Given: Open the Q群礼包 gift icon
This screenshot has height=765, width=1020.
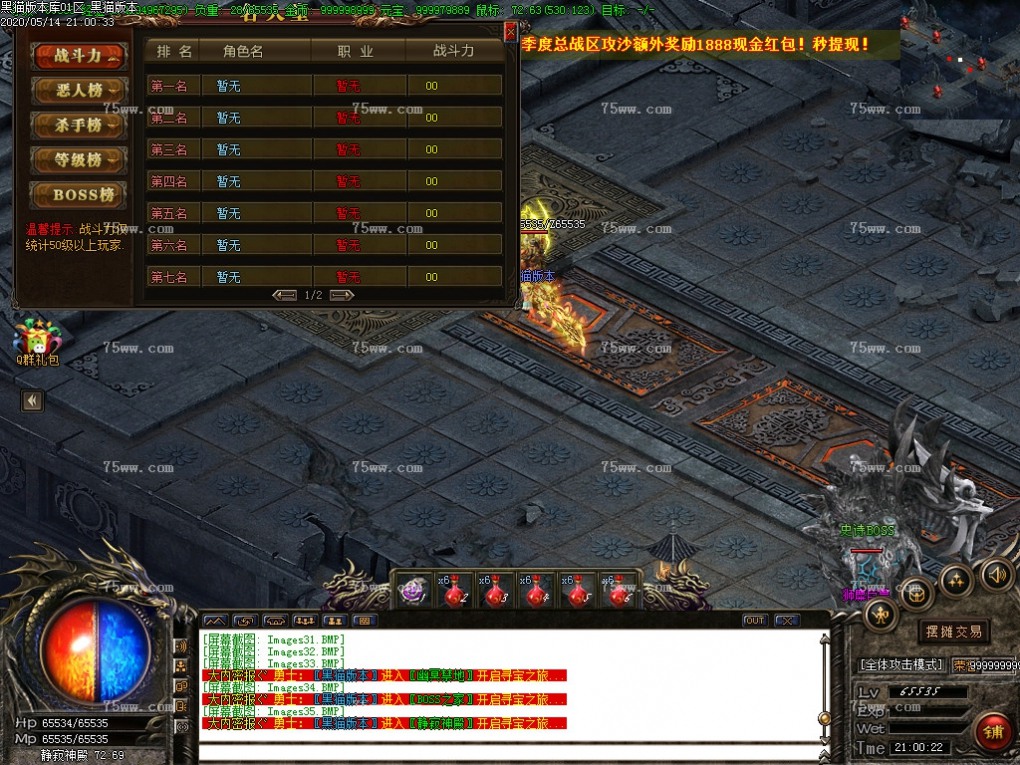Looking at the screenshot, I should (x=37, y=338).
